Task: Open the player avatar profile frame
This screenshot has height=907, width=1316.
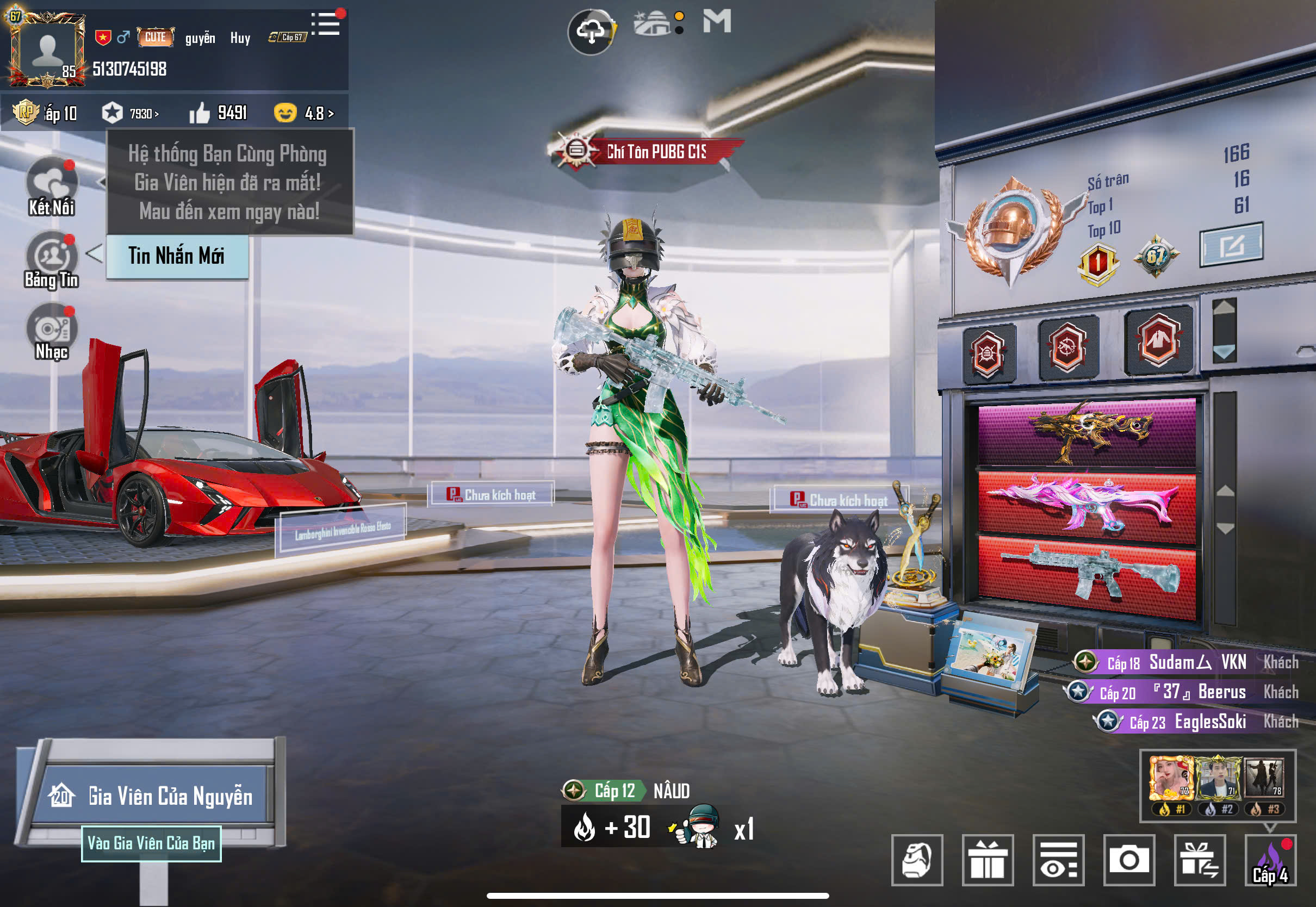Action: tap(47, 50)
